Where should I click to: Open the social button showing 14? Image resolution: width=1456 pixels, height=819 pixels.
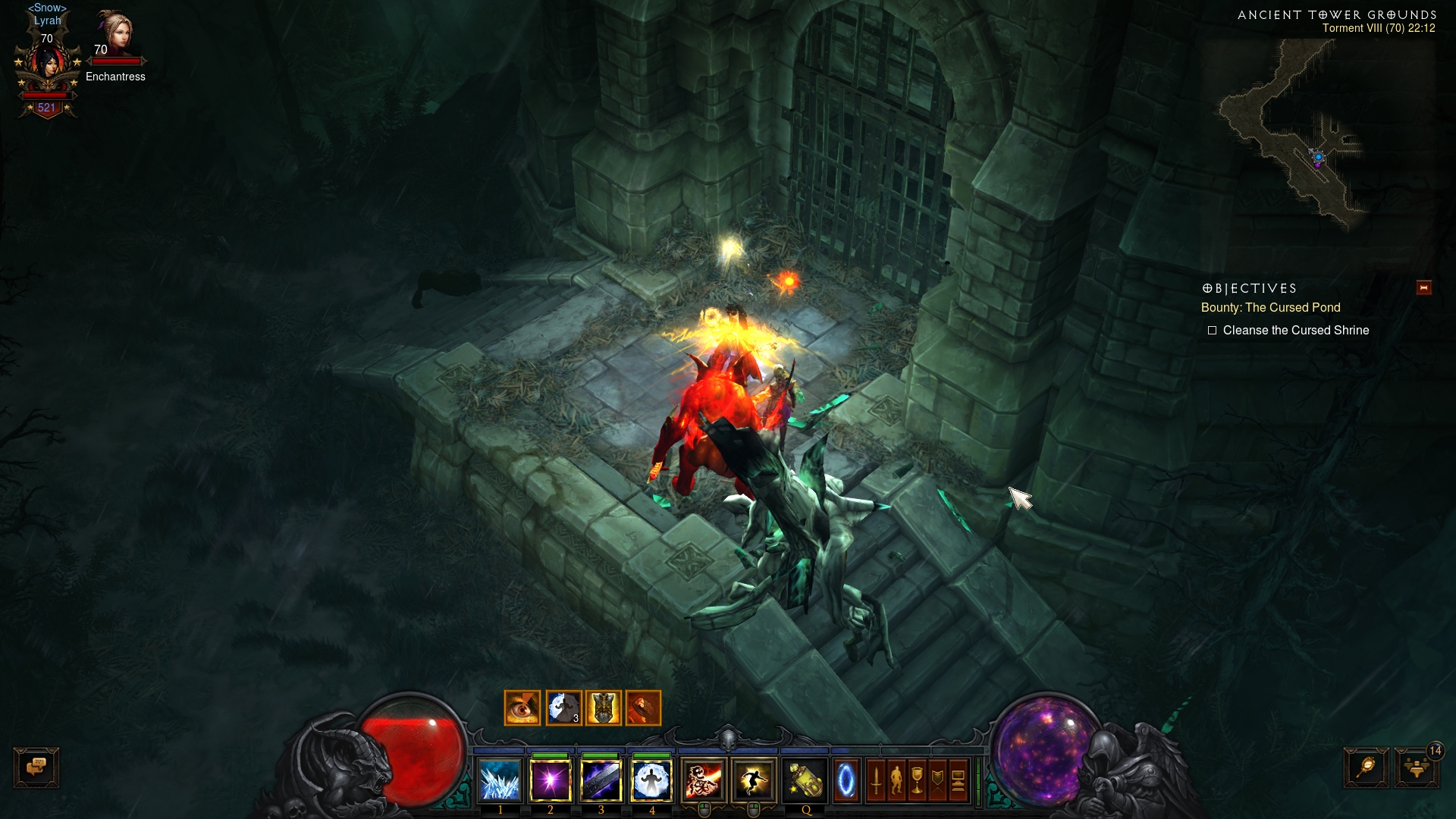1416,767
